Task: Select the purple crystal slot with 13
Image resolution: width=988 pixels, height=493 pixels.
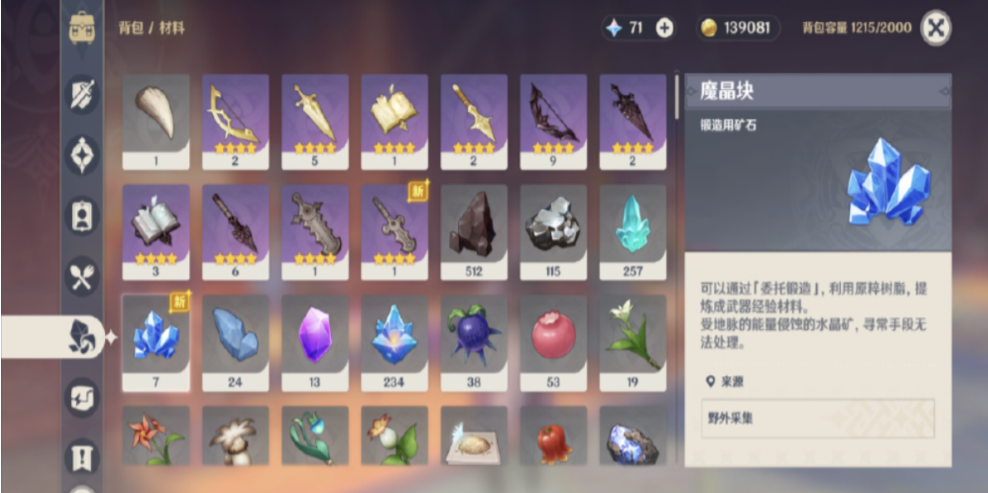Action: tap(314, 340)
